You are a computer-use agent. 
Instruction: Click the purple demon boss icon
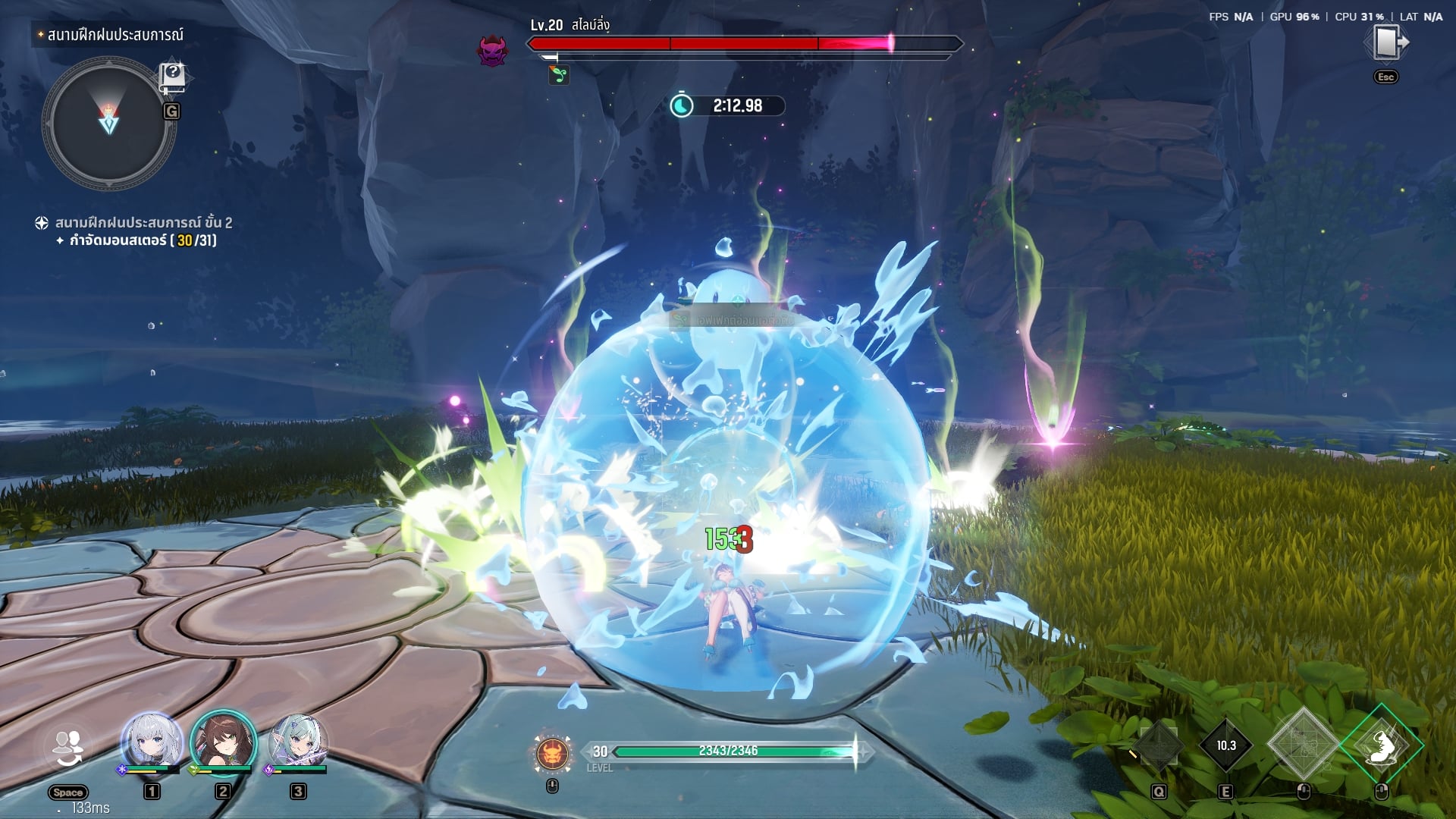pyautogui.click(x=492, y=51)
